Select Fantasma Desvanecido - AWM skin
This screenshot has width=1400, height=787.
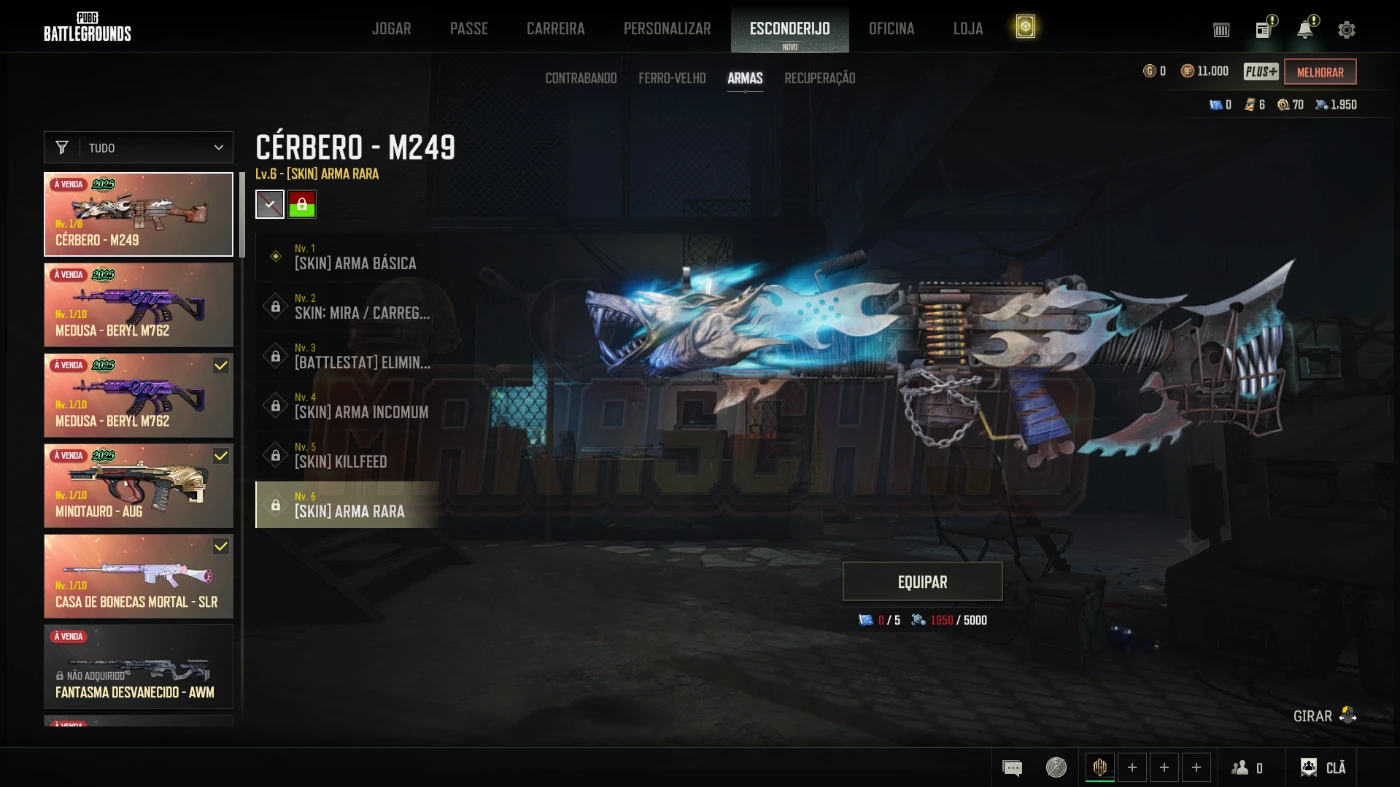tap(139, 666)
